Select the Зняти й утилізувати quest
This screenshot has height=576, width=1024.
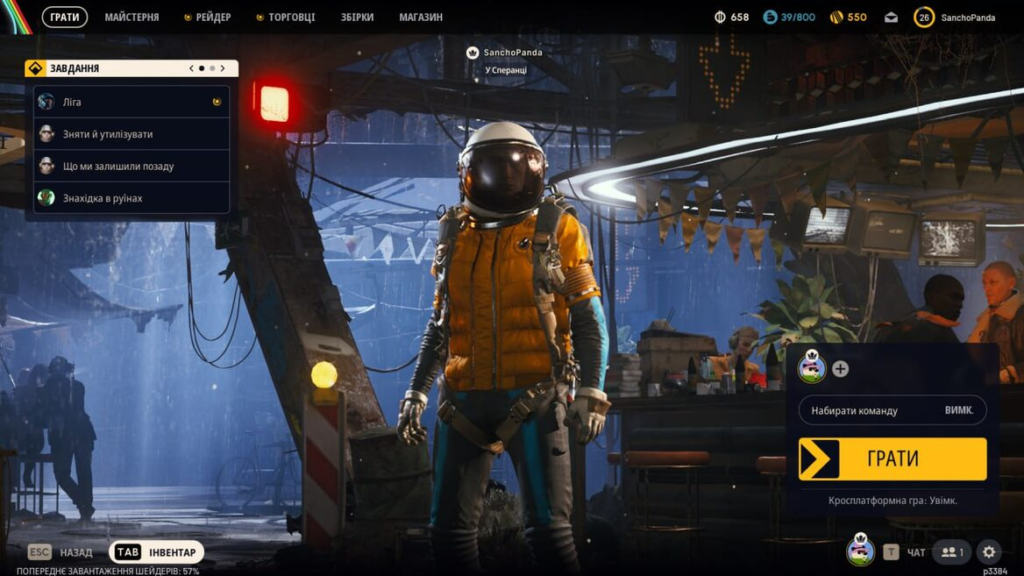click(130, 134)
